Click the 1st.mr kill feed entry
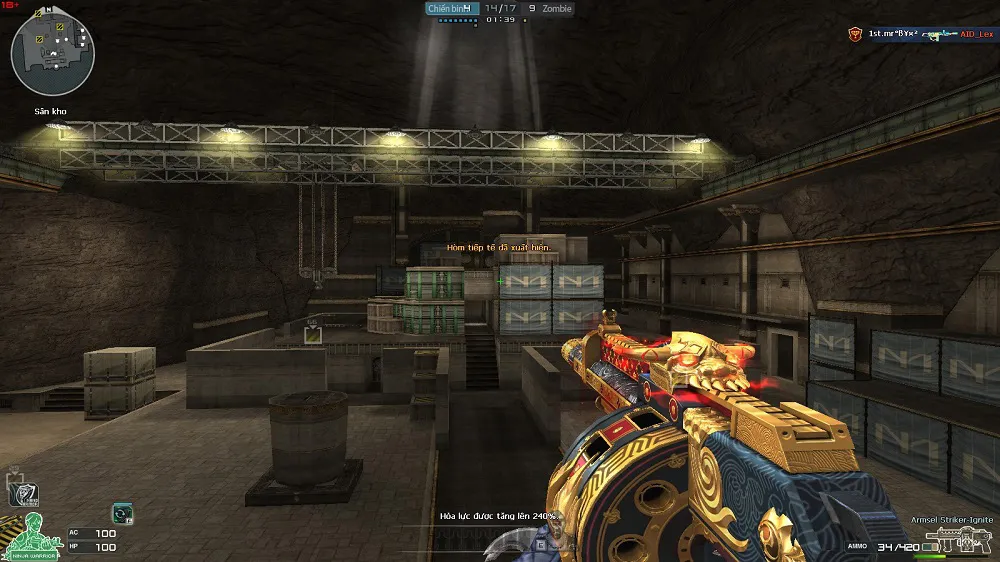The height and width of the screenshot is (562, 1000). point(894,34)
